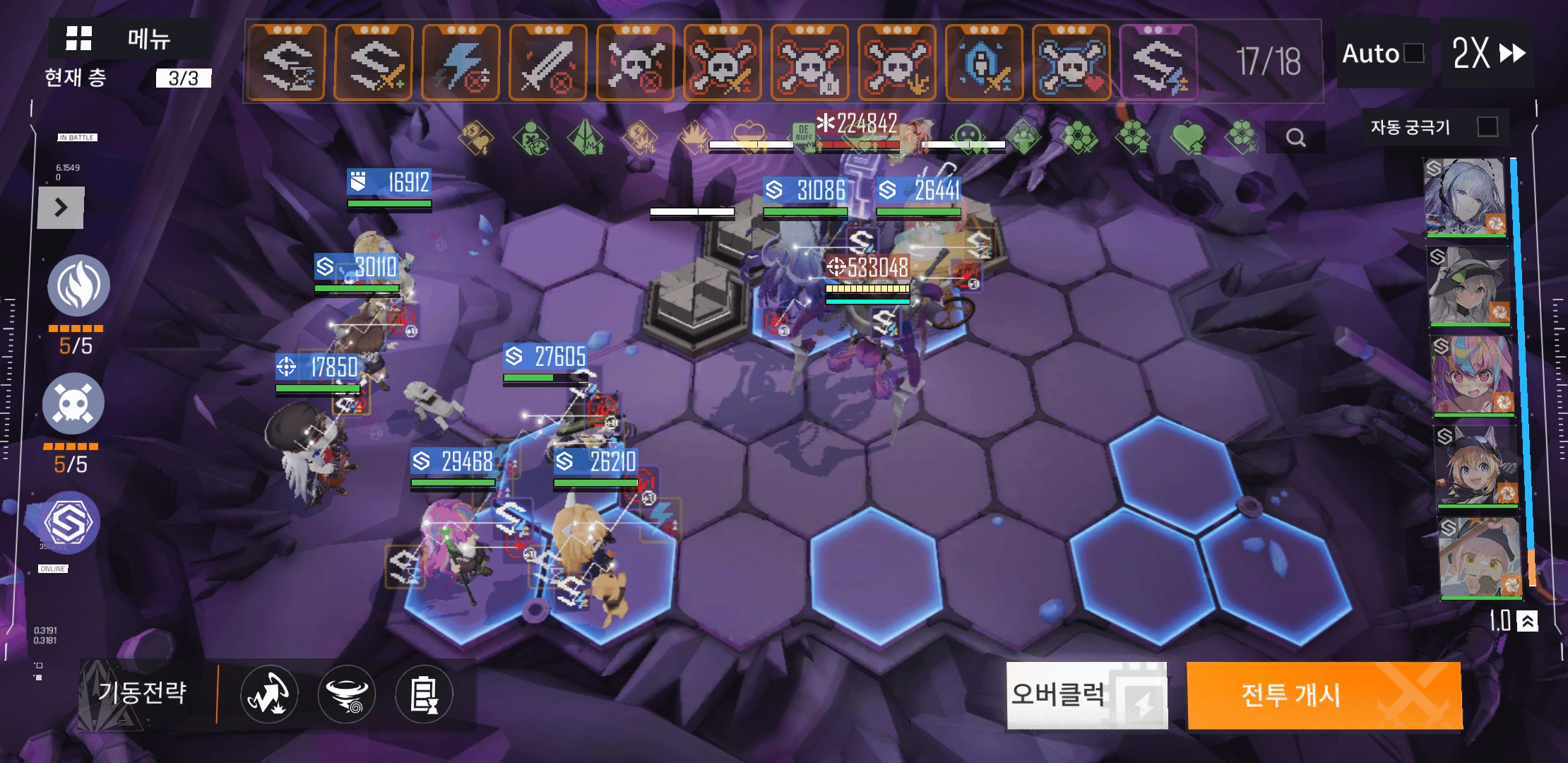1568x763 pixels.
Task: Select the rainbow-haired character portrait
Action: click(1473, 375)
